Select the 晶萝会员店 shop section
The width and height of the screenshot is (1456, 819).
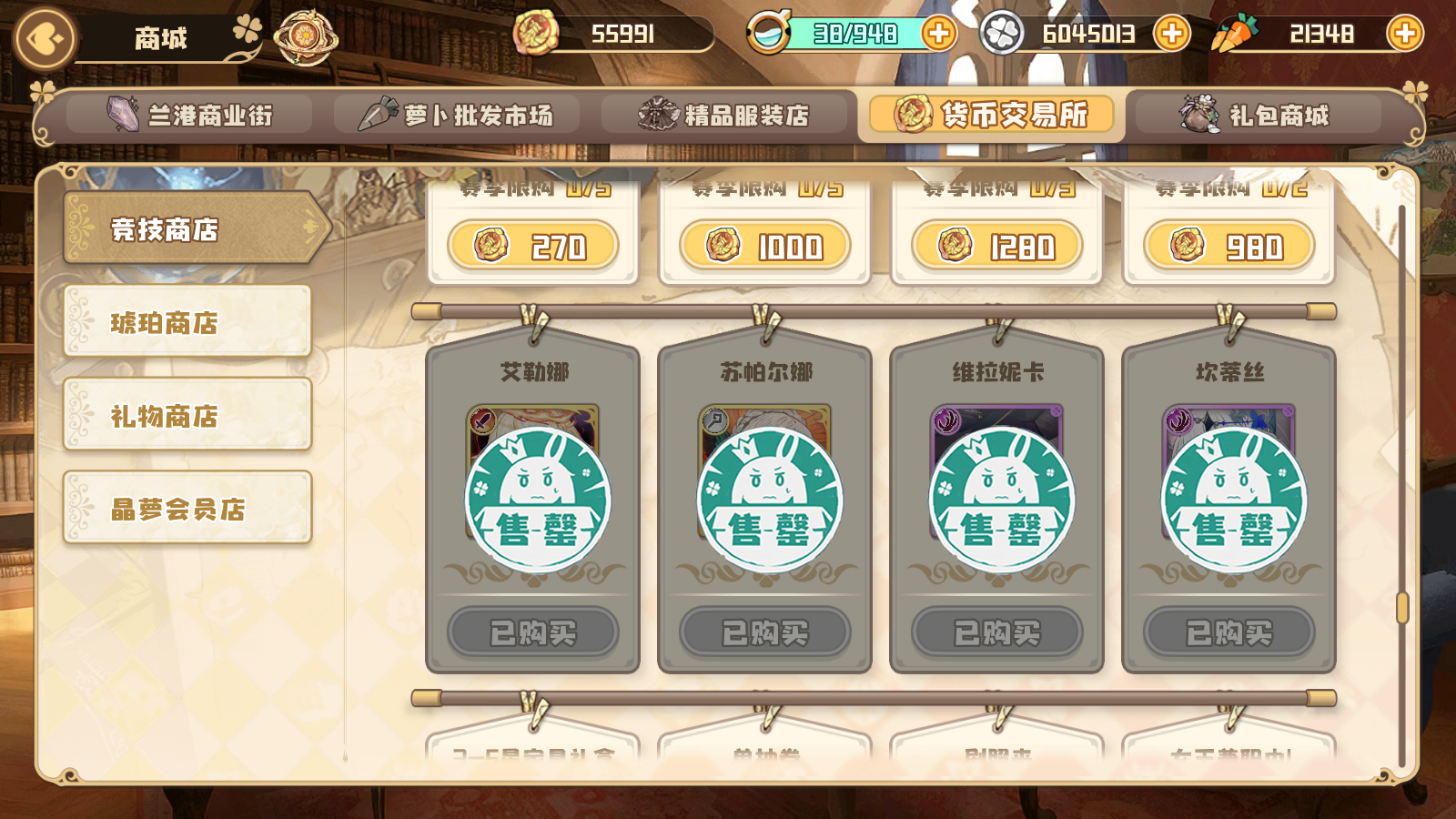pyautogui.click(x=186, y=510)
